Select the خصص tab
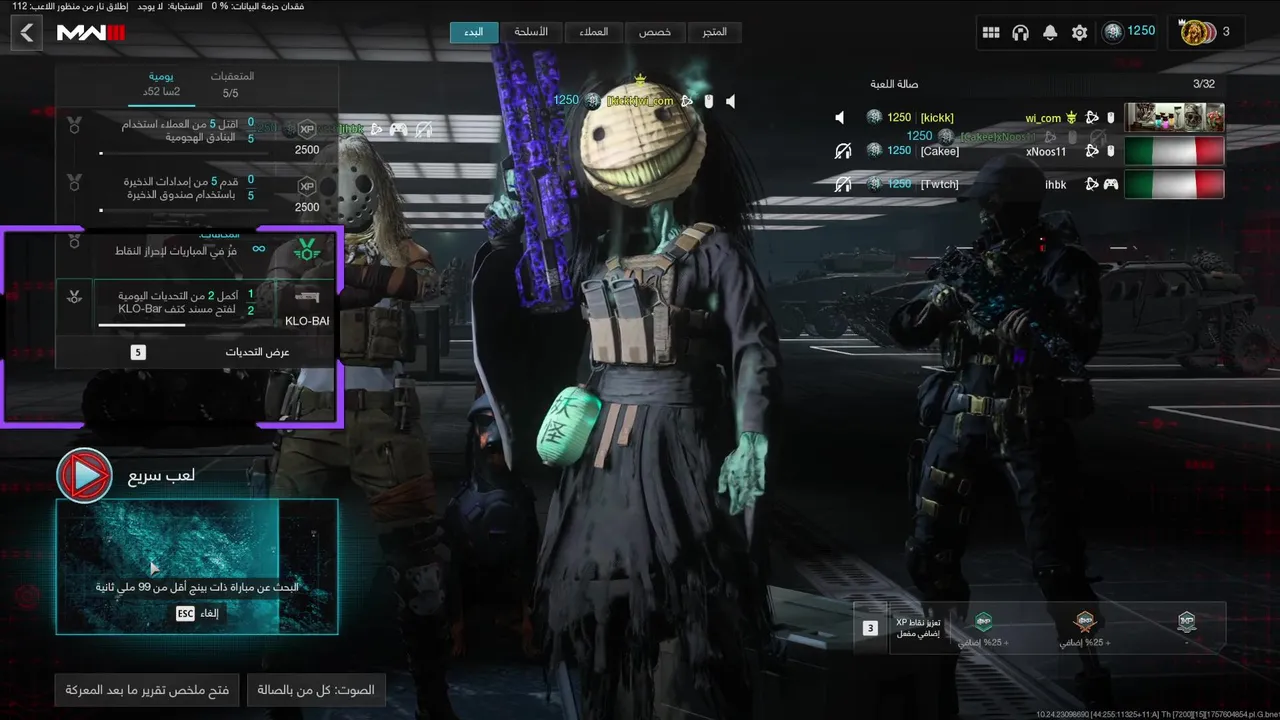This screenshot has height=720, width=1280. [x=655, y=32]
